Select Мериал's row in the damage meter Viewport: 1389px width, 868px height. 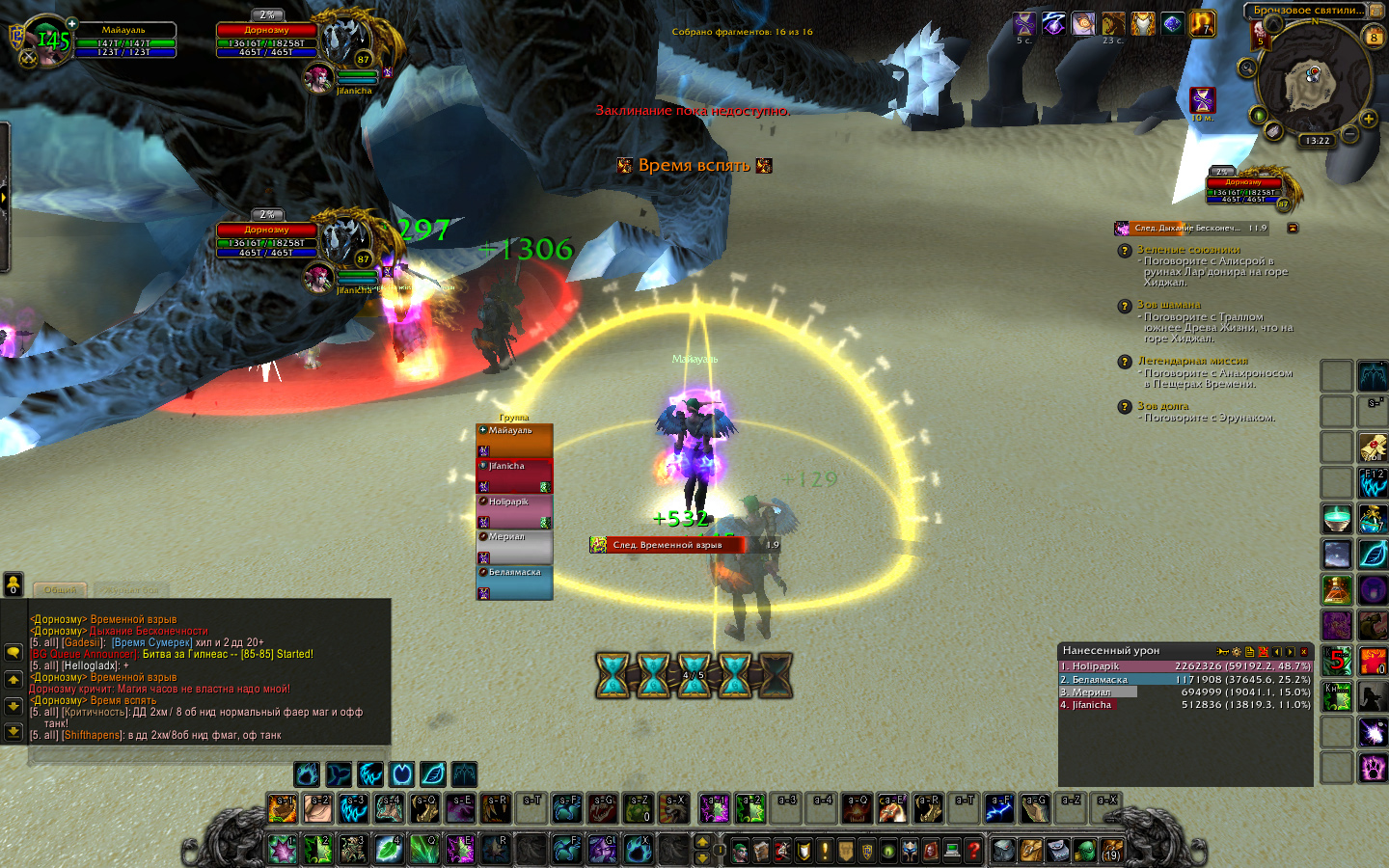click(x=1185, y=692)
